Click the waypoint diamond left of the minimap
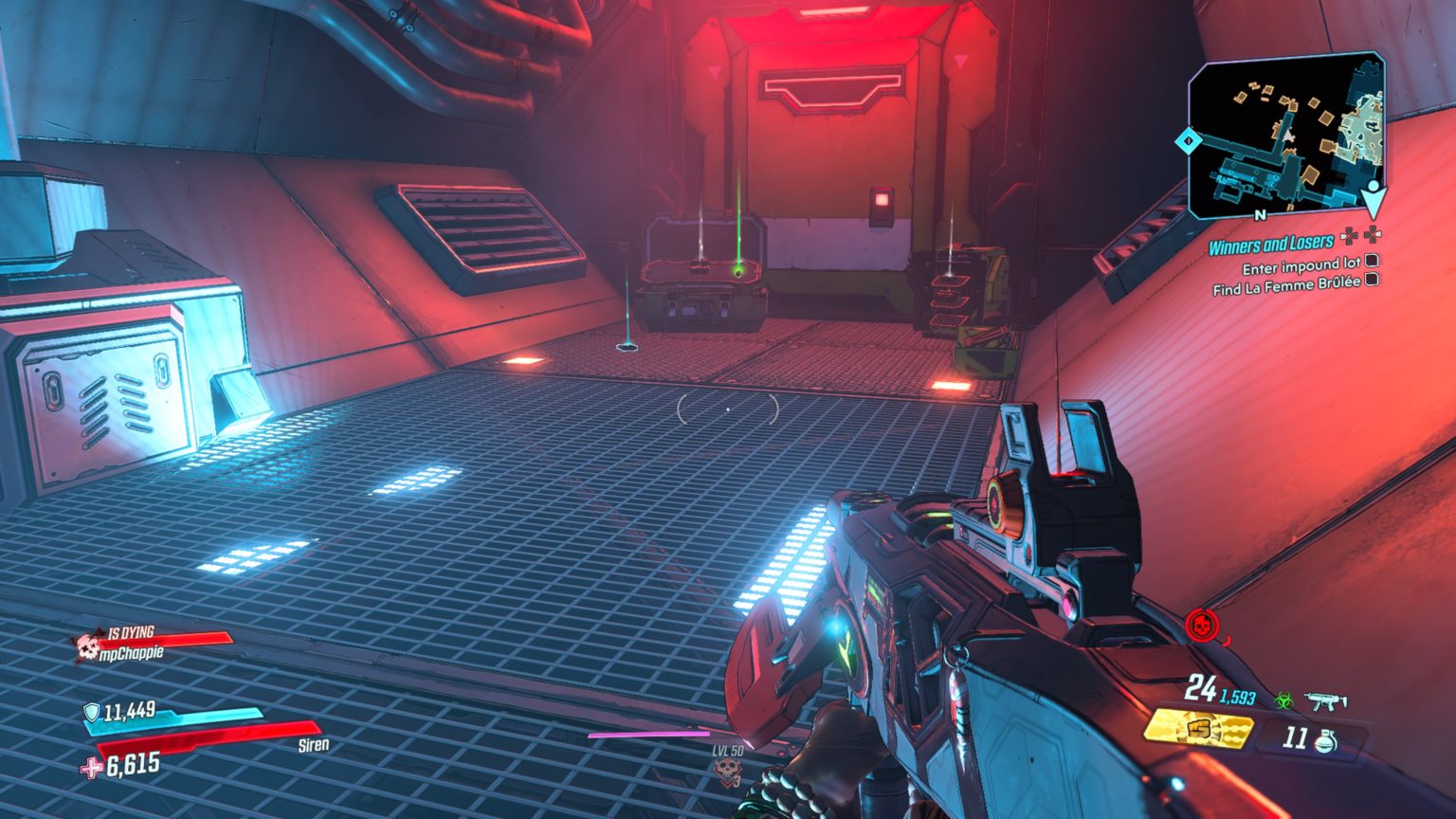The height and width of the screenshot is (819, 1456). 1187,140
